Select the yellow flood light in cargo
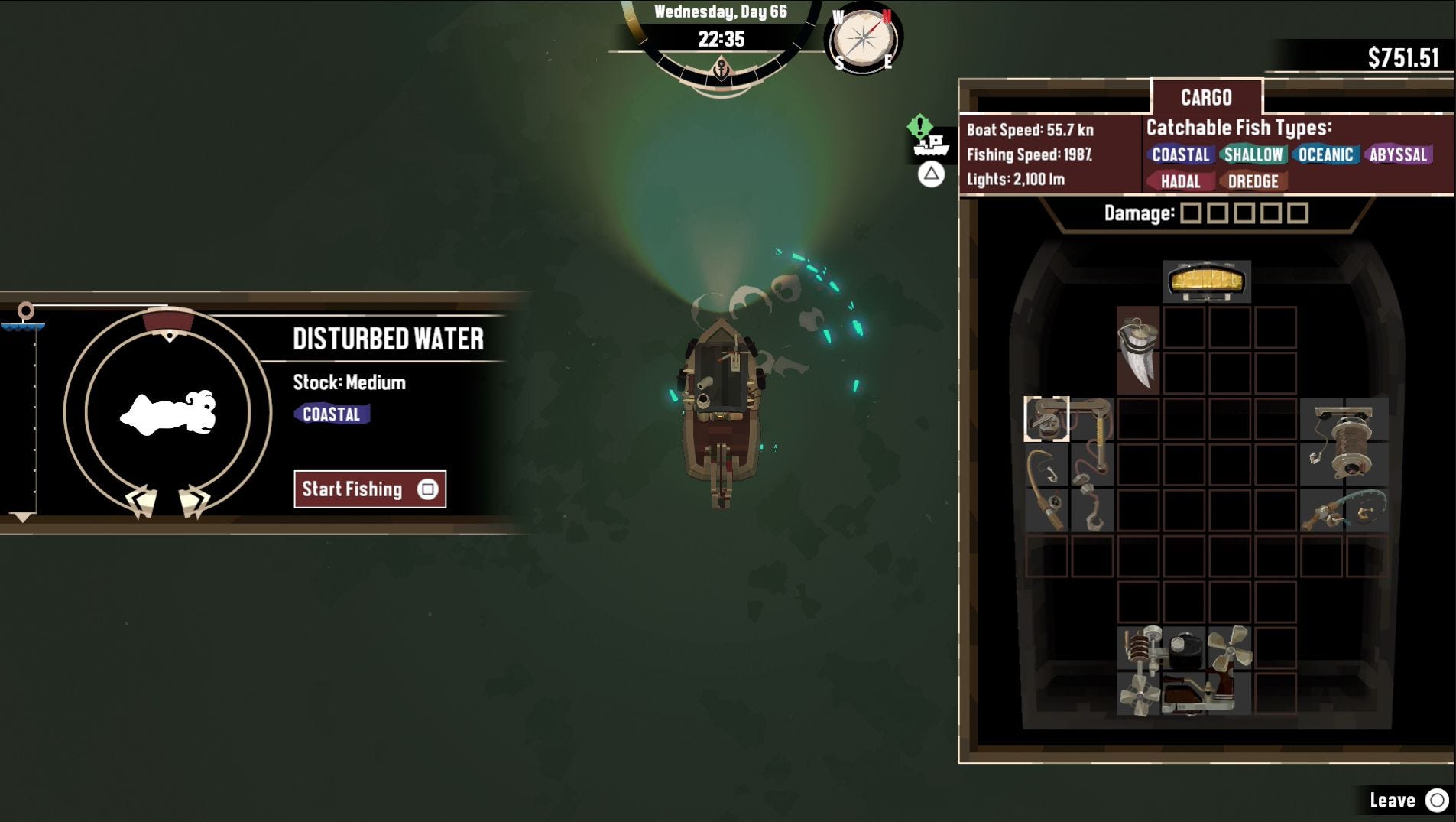1456x822 pixels. [x=1207, y=281]
